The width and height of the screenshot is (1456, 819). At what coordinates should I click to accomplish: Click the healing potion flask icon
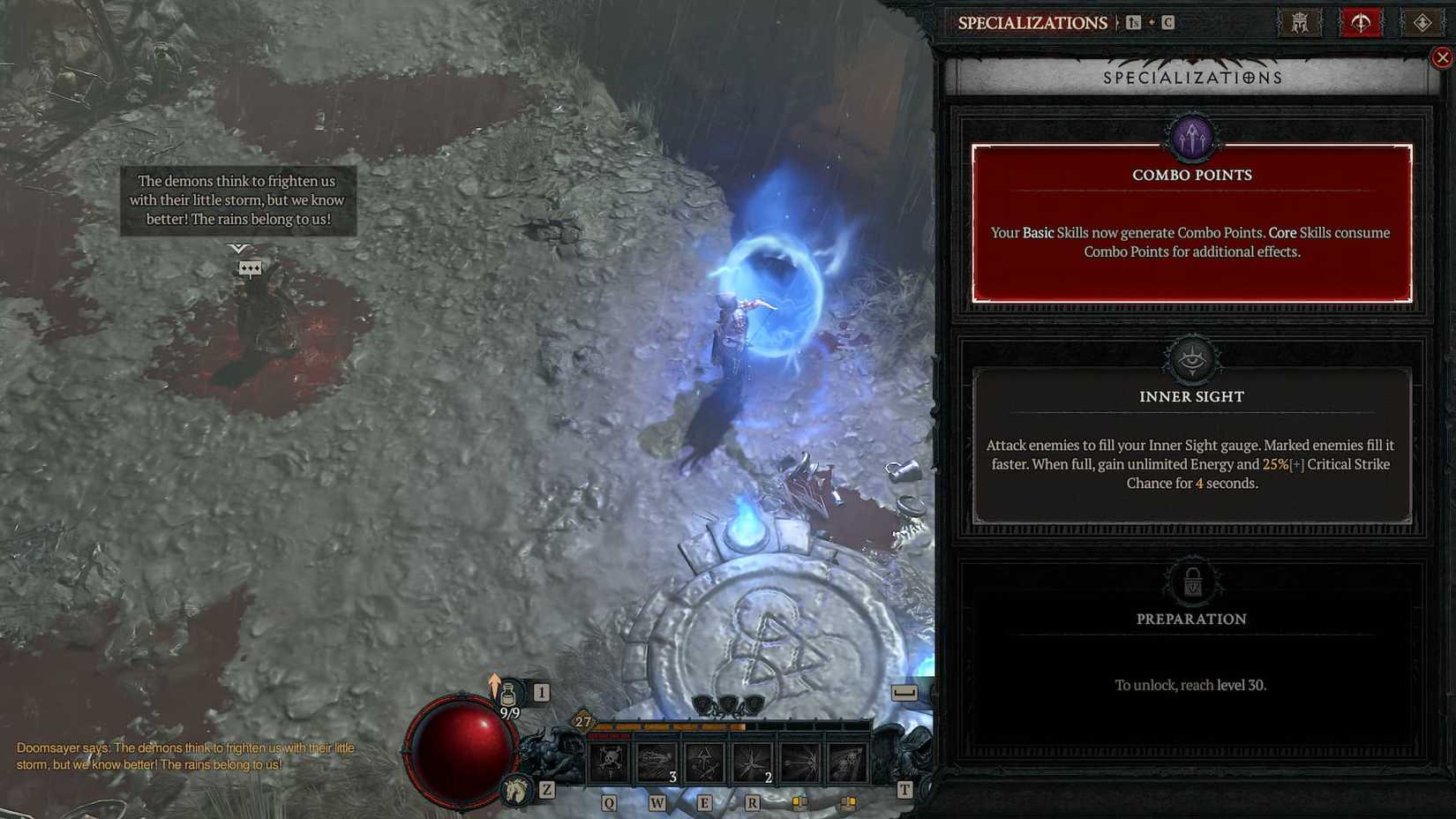point(509,694)
